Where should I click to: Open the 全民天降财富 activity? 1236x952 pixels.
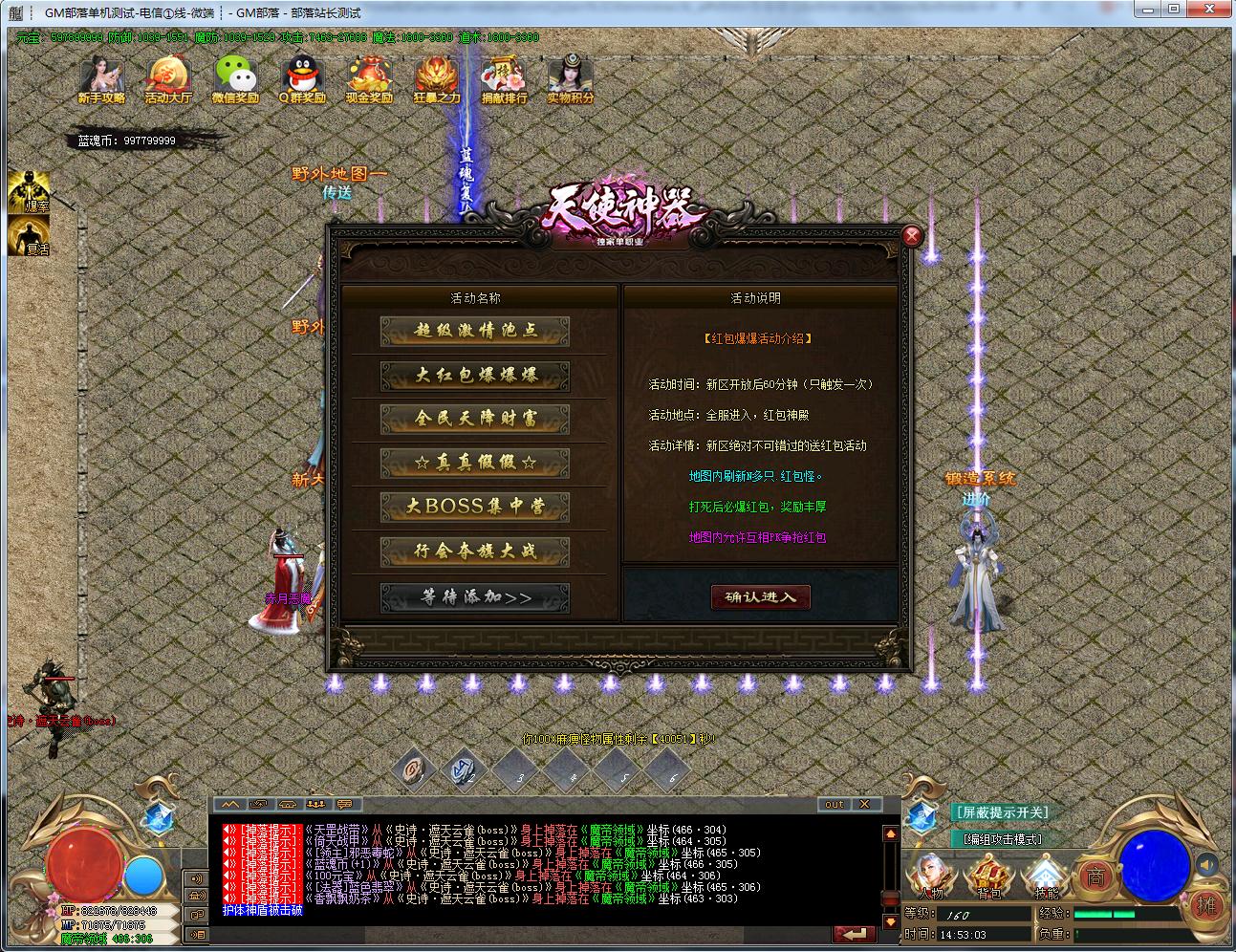point(475,419)
